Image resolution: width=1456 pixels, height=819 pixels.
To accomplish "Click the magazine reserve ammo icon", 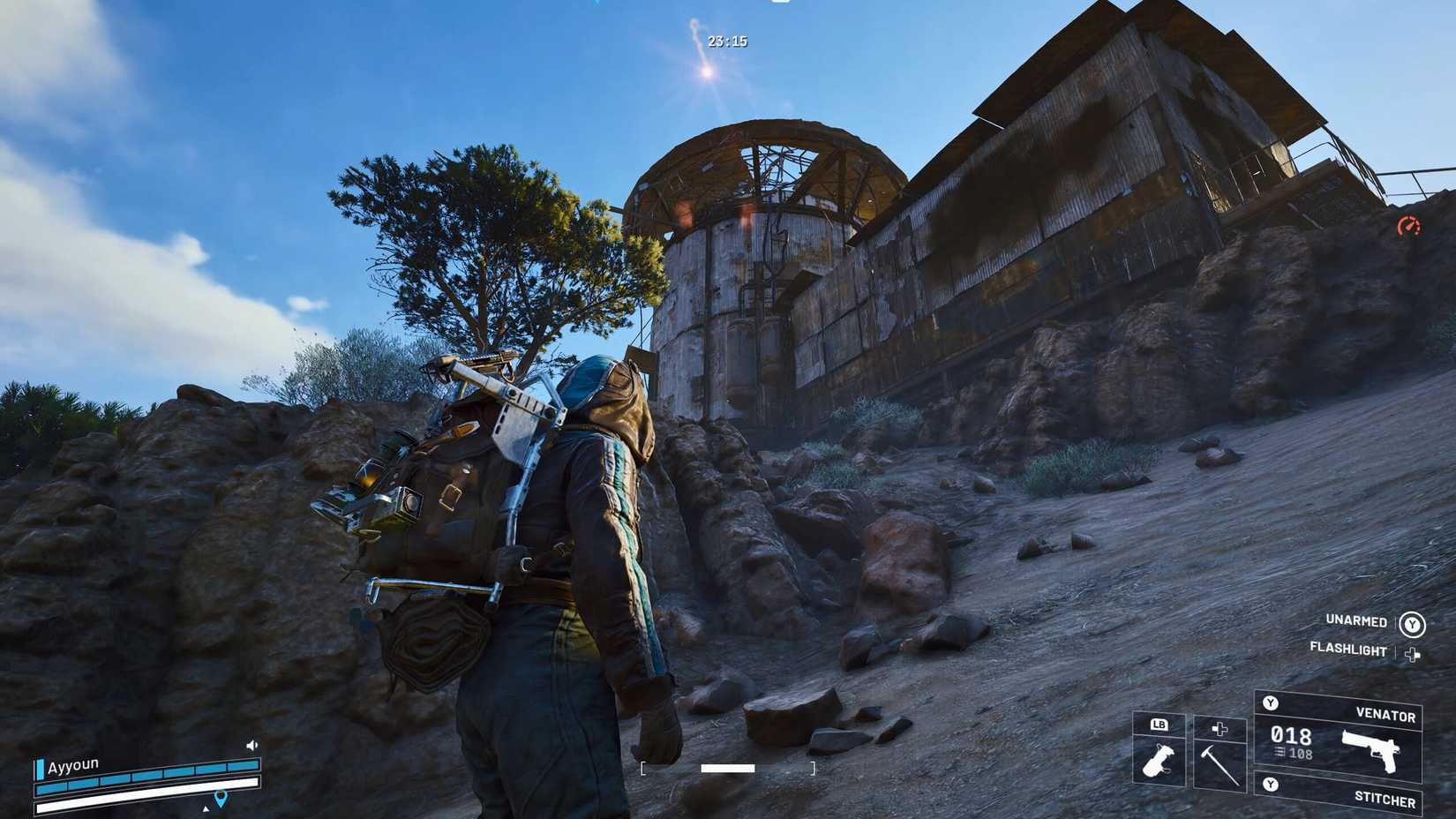I will coord(1280,753).
